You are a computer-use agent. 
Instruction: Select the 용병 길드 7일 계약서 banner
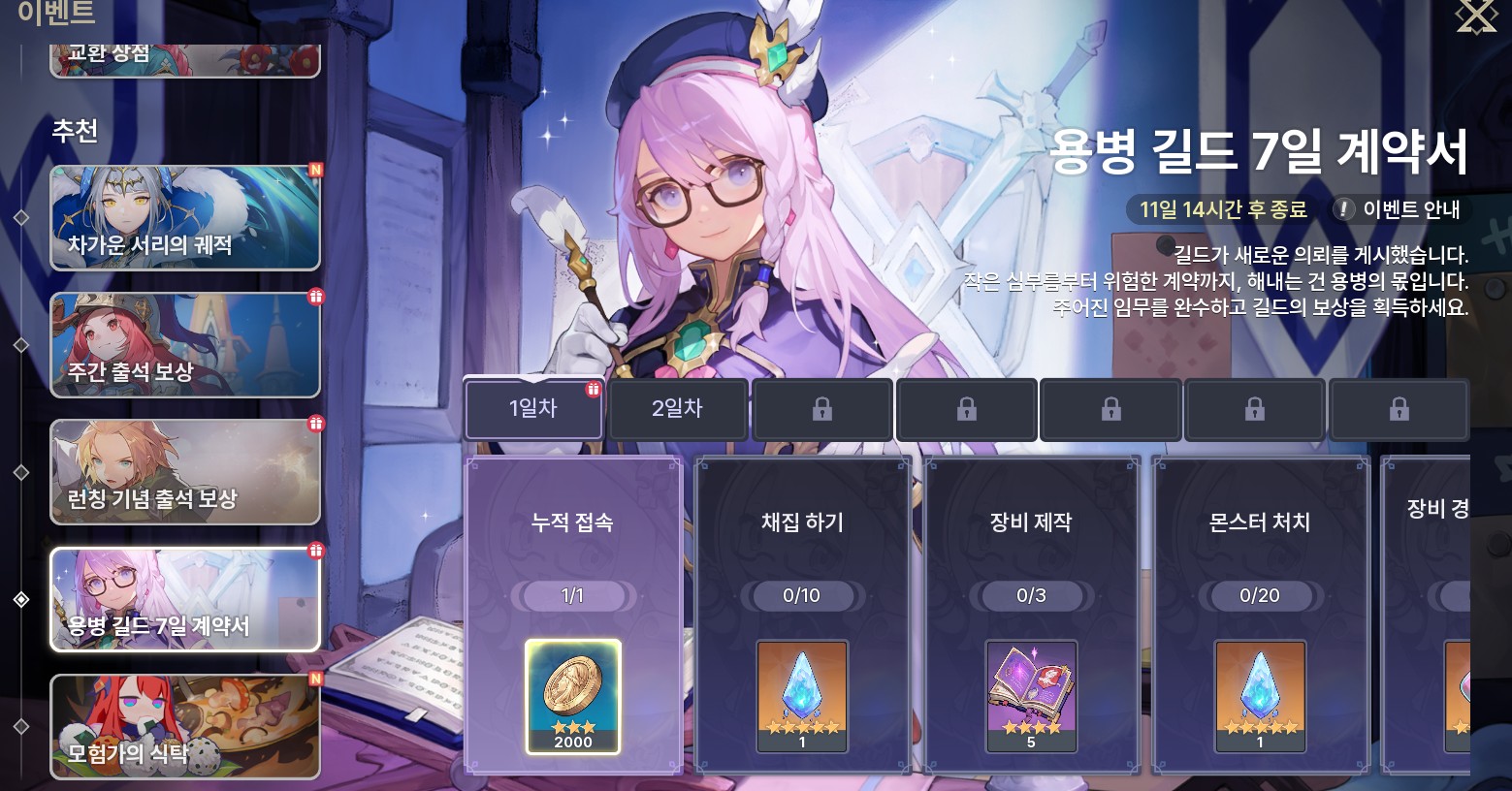[185, 599]
